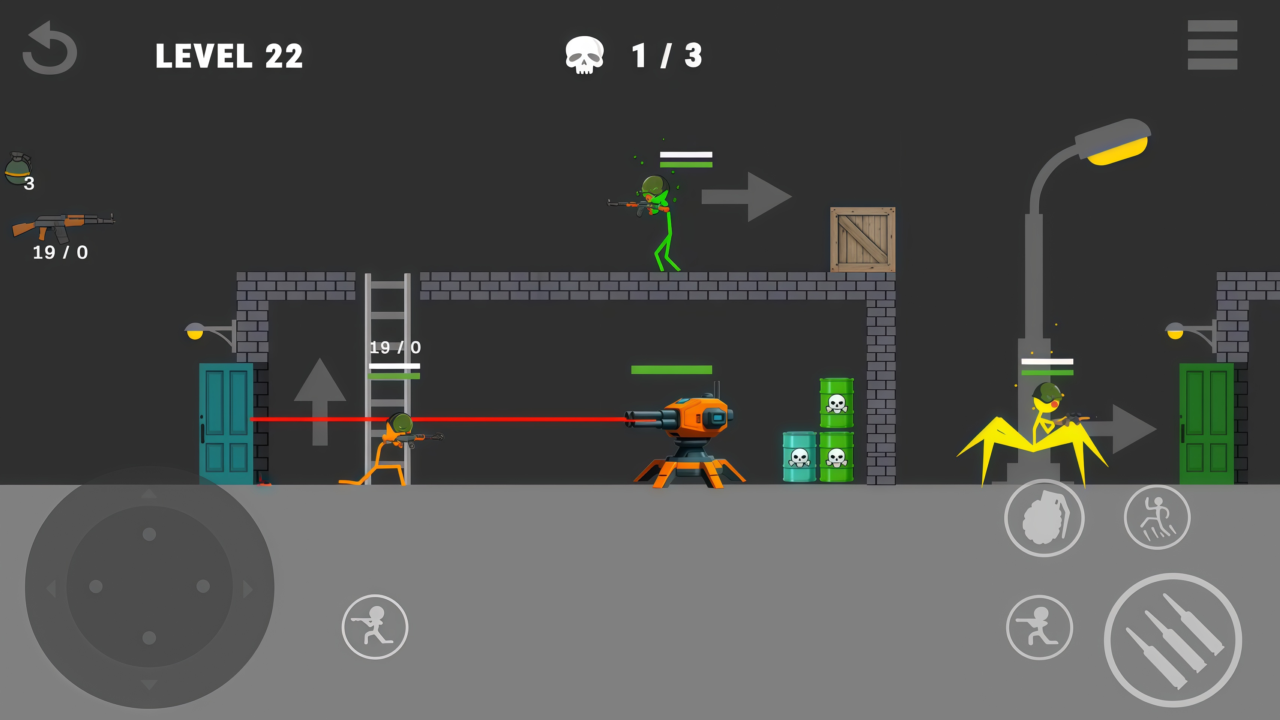Tap the wooden crate on the brick platform
The image size is (1280, 720).
pyautogui.click(x=862, y=240)
